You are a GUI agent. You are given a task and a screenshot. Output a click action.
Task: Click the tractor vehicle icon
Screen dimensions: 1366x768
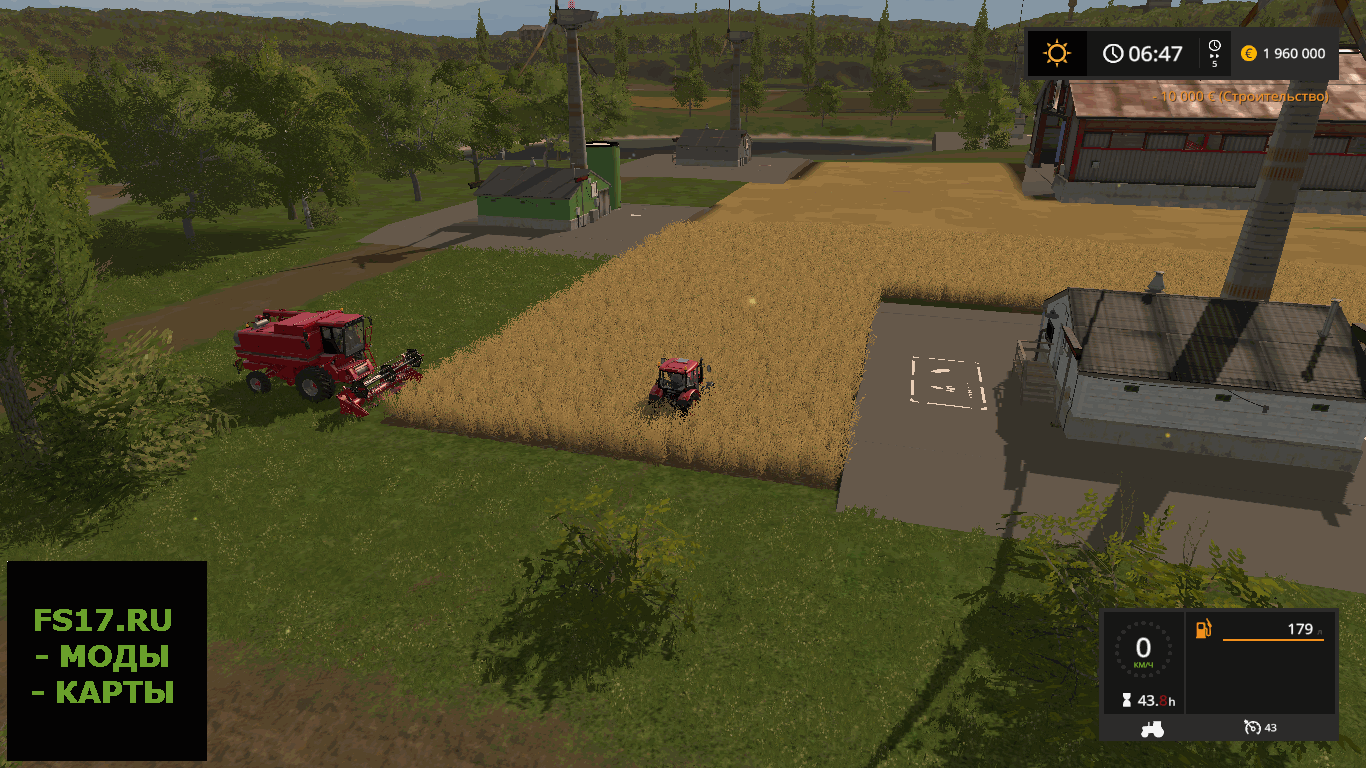tap(1152, 729)
